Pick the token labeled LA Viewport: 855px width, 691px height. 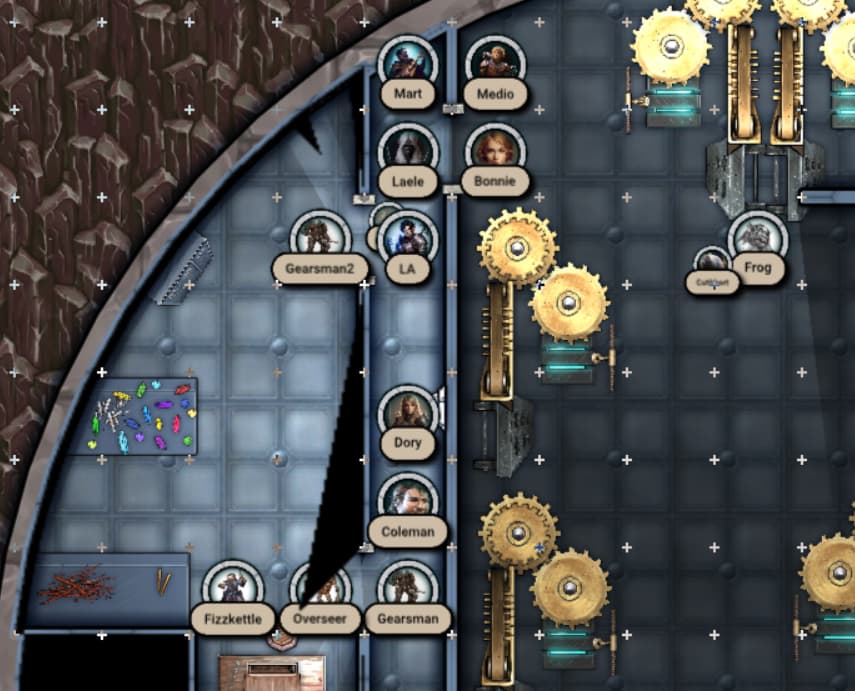click(x=408, y=239)
